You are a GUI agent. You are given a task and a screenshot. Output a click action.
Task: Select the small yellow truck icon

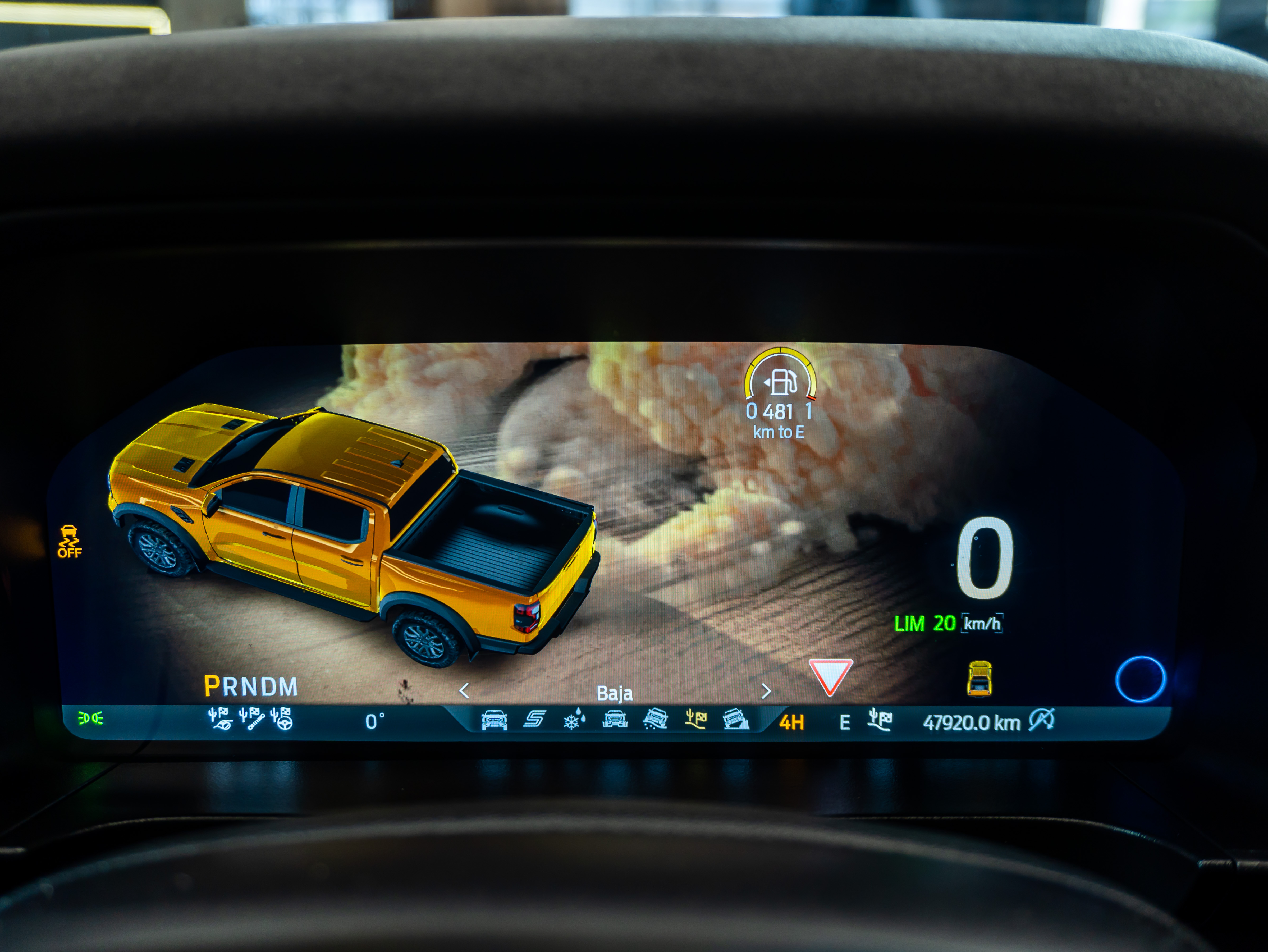[979, 679]
